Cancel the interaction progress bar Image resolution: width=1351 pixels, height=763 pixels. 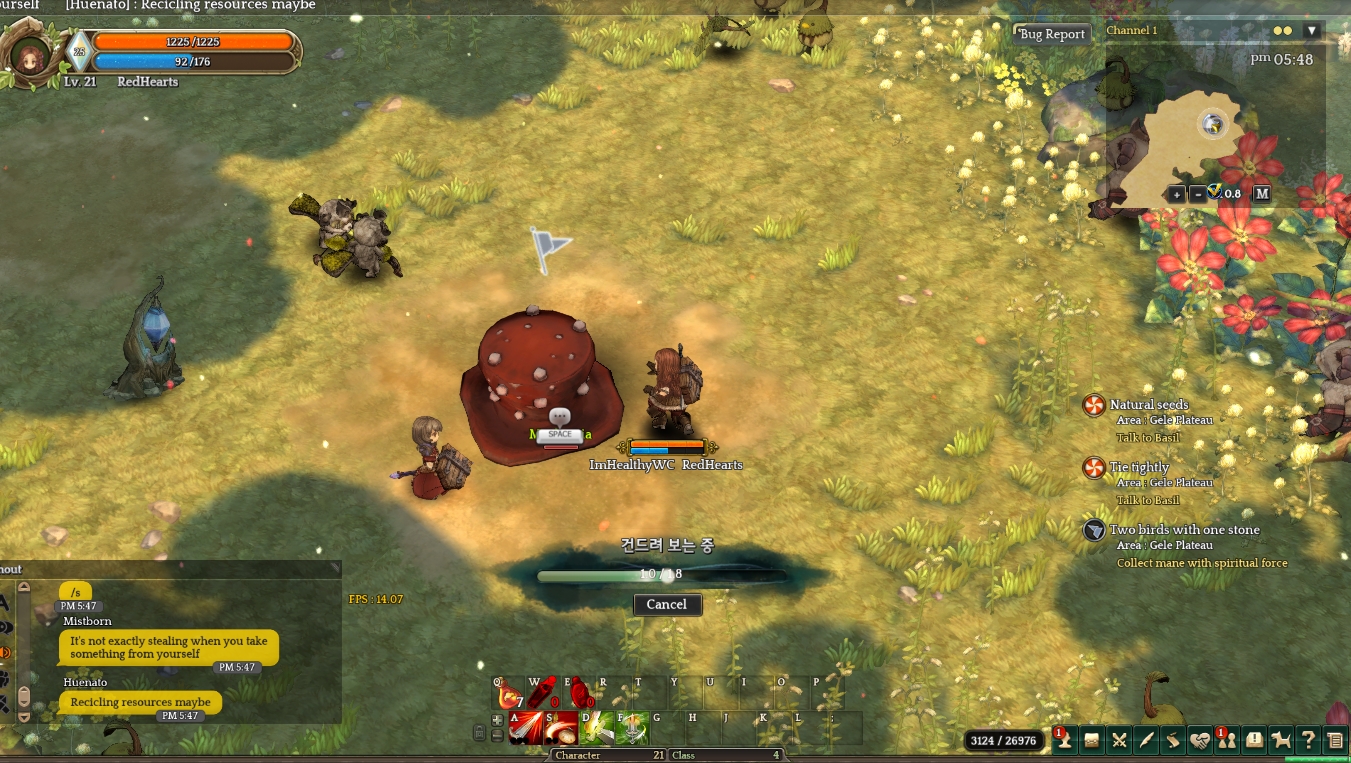pyautogui.click(x=667, y=605)
